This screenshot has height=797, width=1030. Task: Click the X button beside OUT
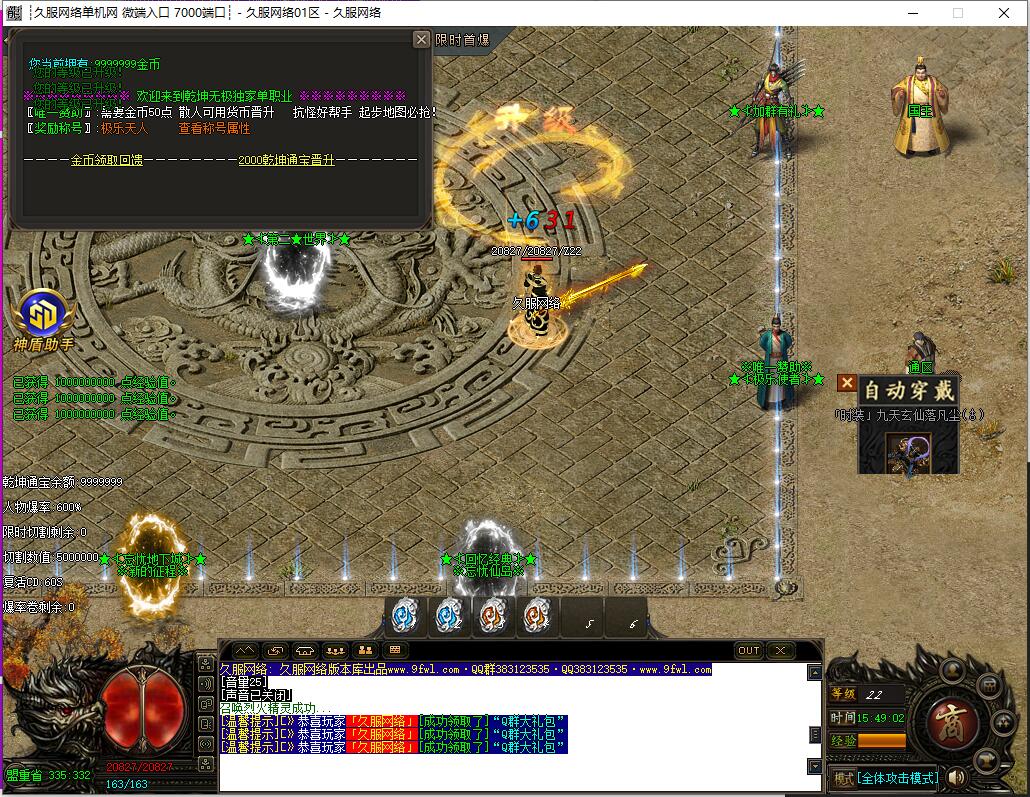click(x=780, y=650)
